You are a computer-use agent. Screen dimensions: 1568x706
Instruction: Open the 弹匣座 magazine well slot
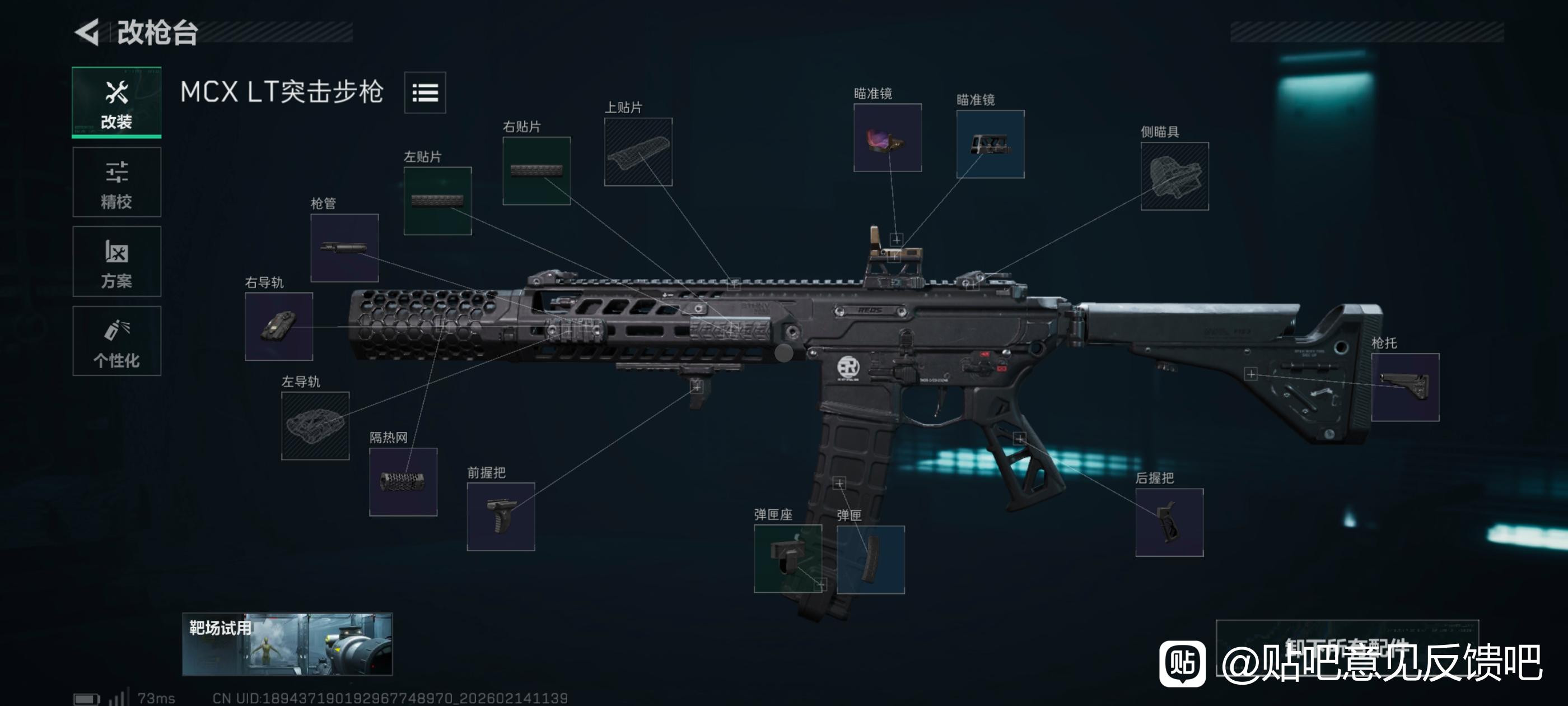point(787,559)
